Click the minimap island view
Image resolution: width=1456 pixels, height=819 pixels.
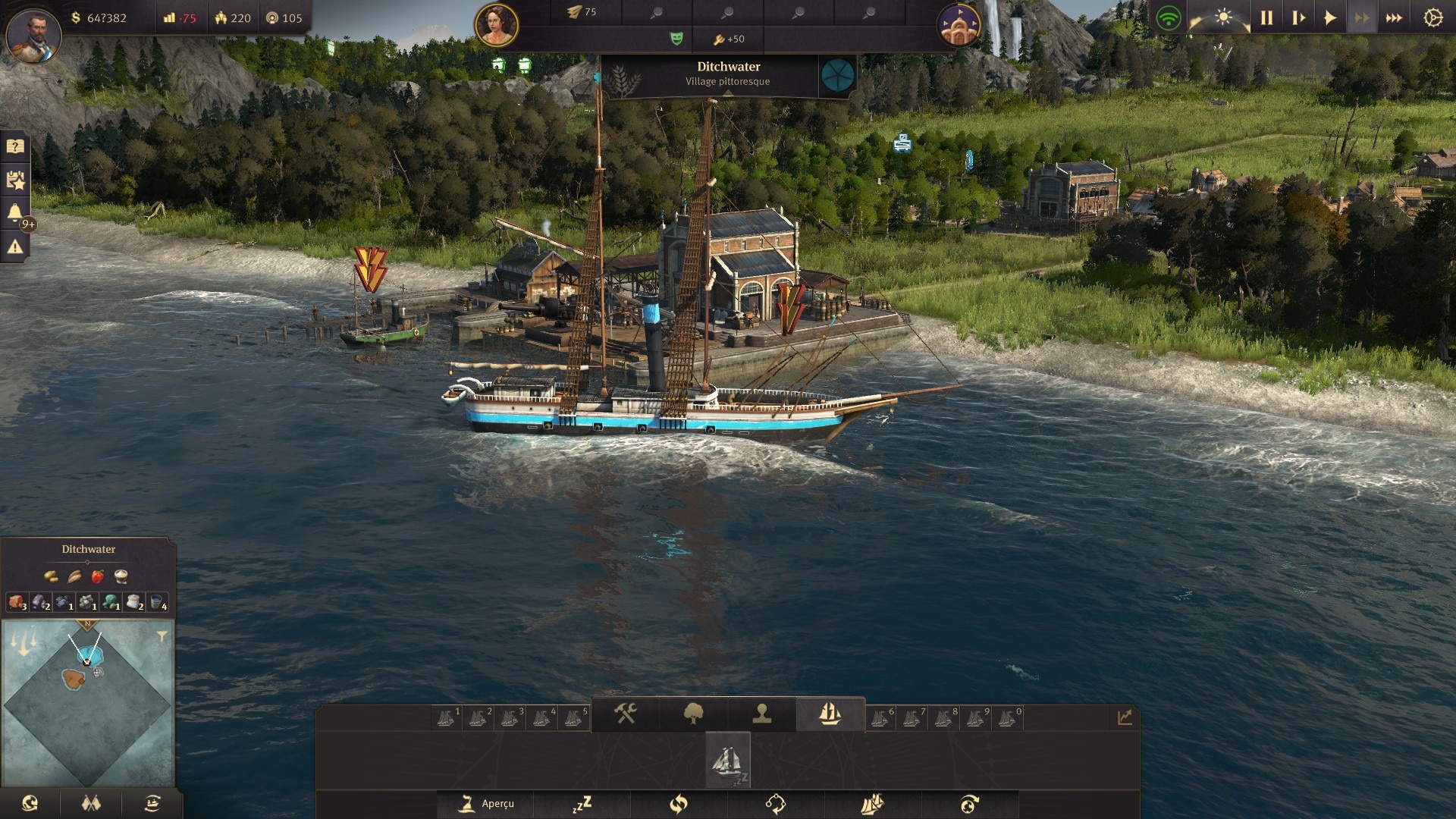click(87, 703)
